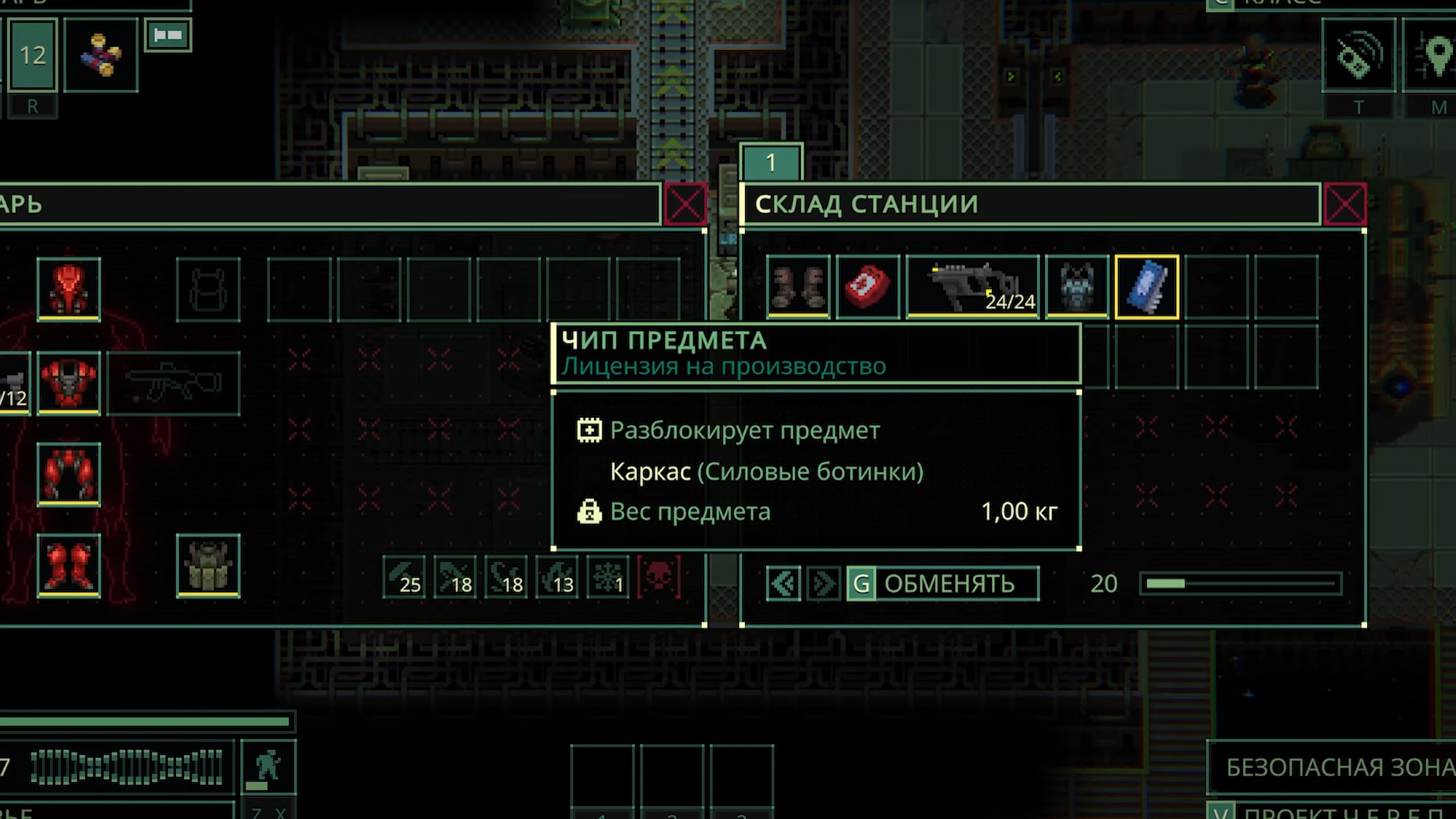The height and width of the screenshot is (819, 1456).
Task: Go to previous warehouse page arrow
Action: coord(783,584)
